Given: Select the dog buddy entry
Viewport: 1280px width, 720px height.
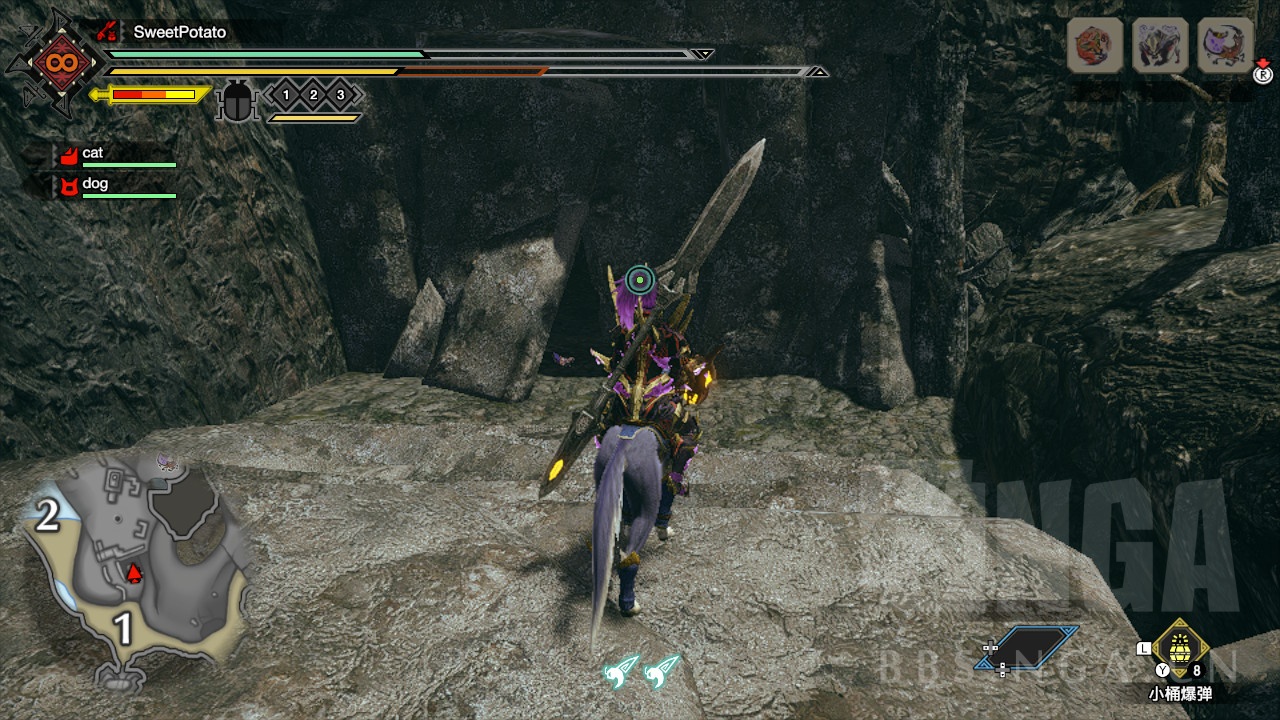Looking at the screenshot, I should click(x=95, y=185).
